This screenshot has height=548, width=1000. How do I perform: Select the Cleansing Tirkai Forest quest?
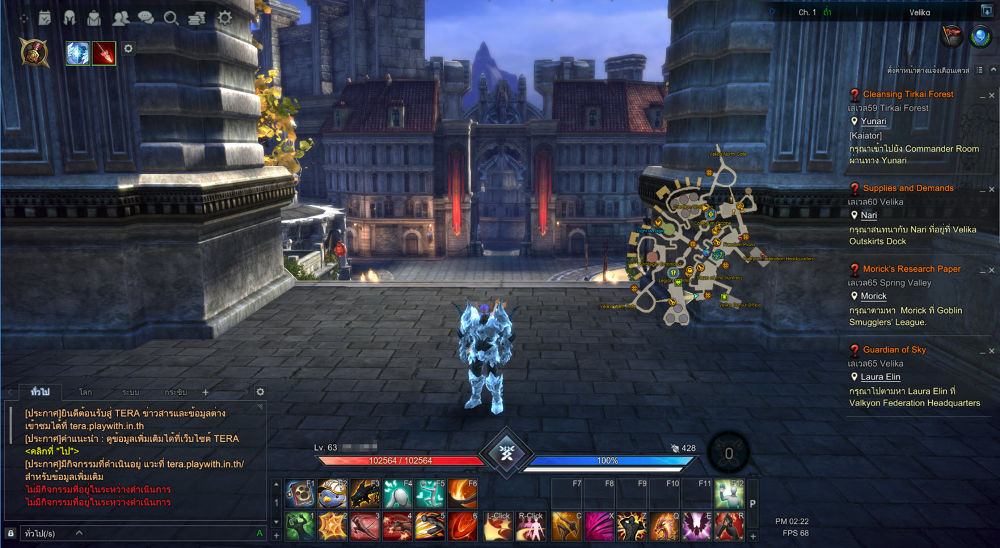908,94
